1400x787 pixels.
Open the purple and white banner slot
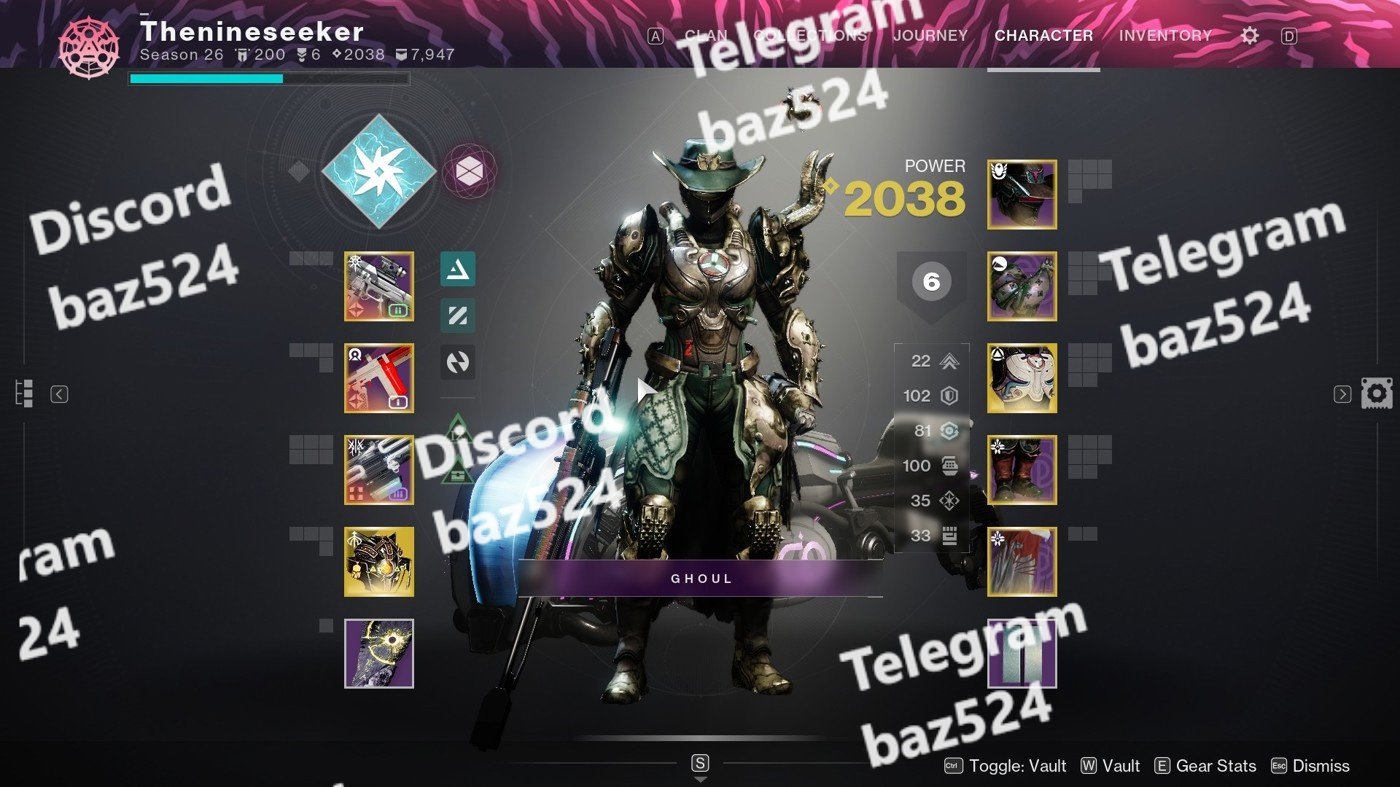click(x=1022, y=653)
